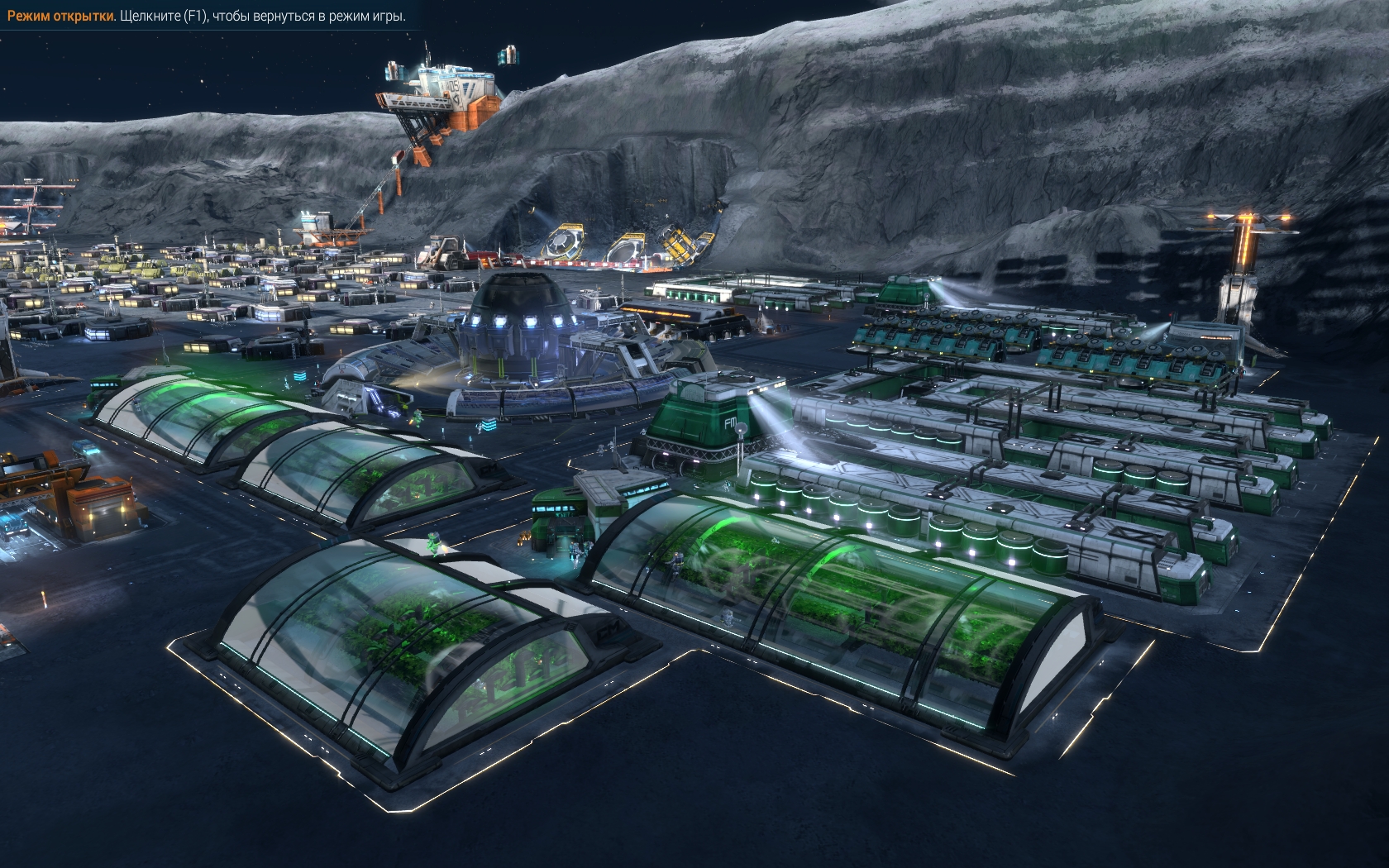
Task: Click the postcard mode banner to return to game
Action: pyautogui.click(x=207, y=17)
